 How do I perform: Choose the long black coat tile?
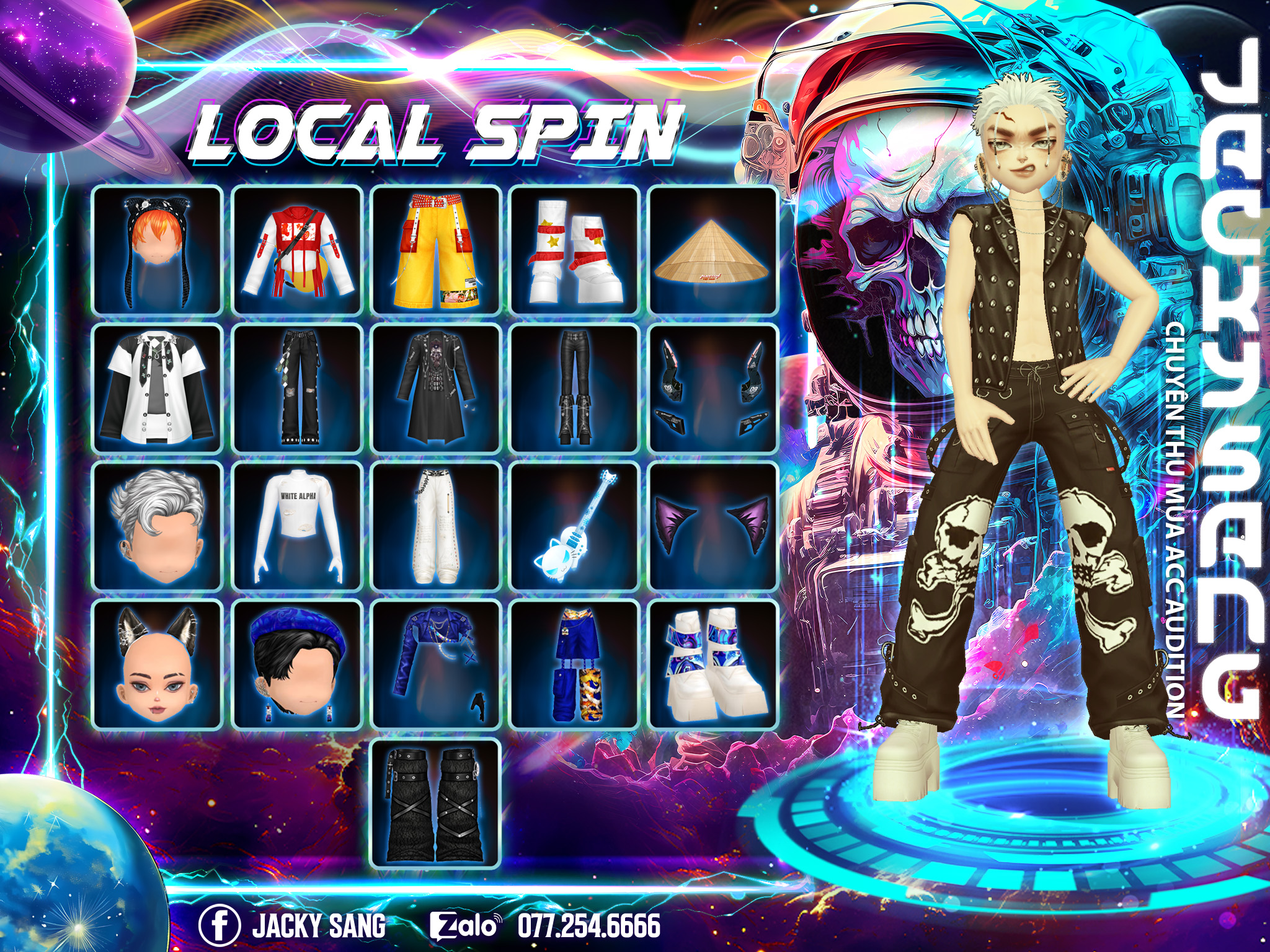point(435,388)
